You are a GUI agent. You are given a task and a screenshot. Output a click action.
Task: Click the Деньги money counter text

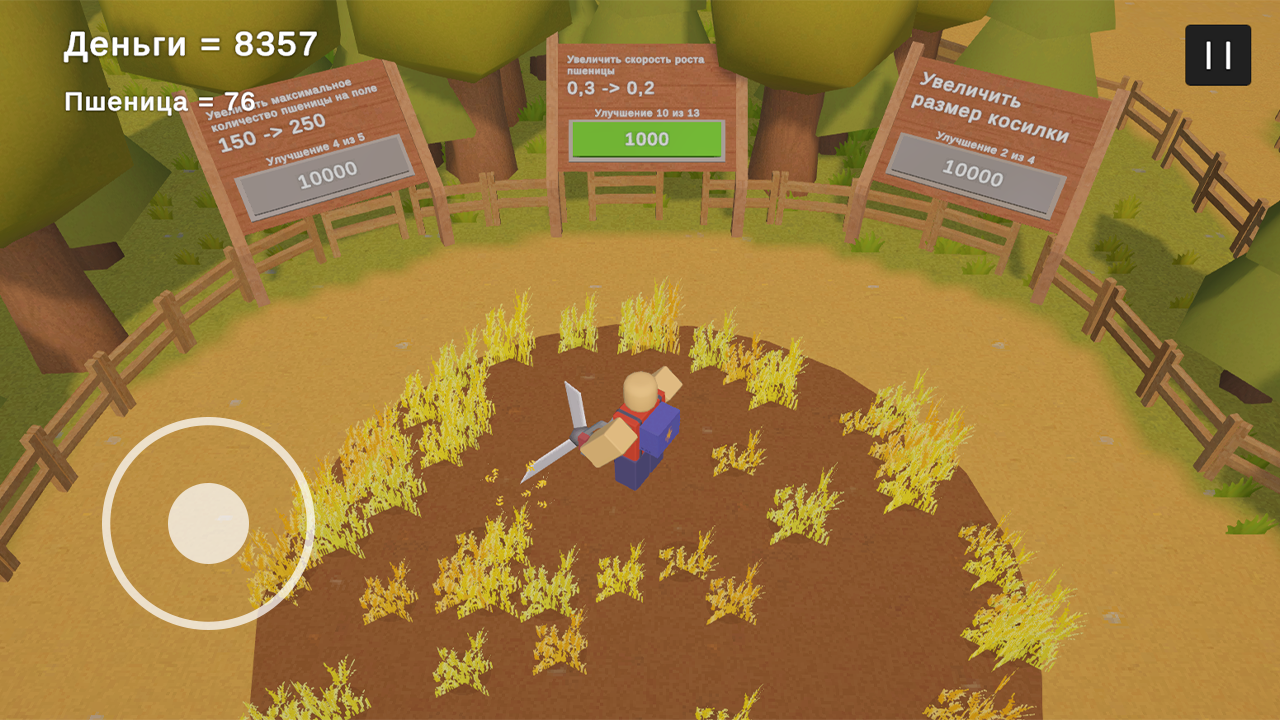coord(187,44)
